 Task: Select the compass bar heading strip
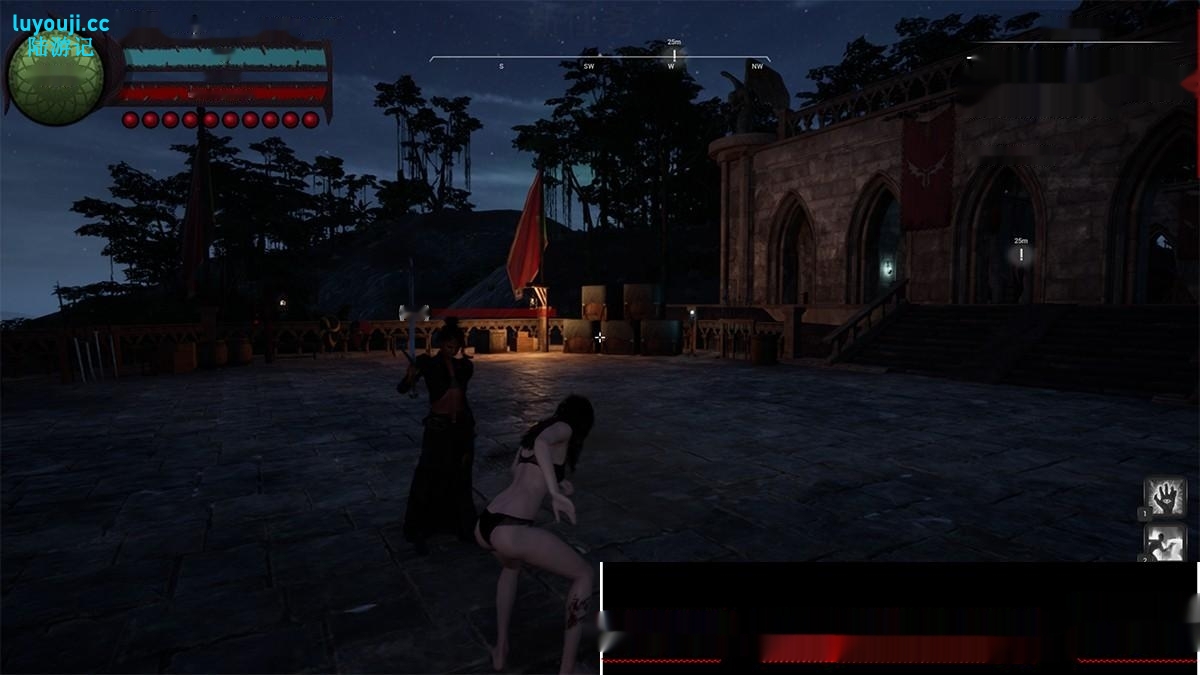coord(600,62)
